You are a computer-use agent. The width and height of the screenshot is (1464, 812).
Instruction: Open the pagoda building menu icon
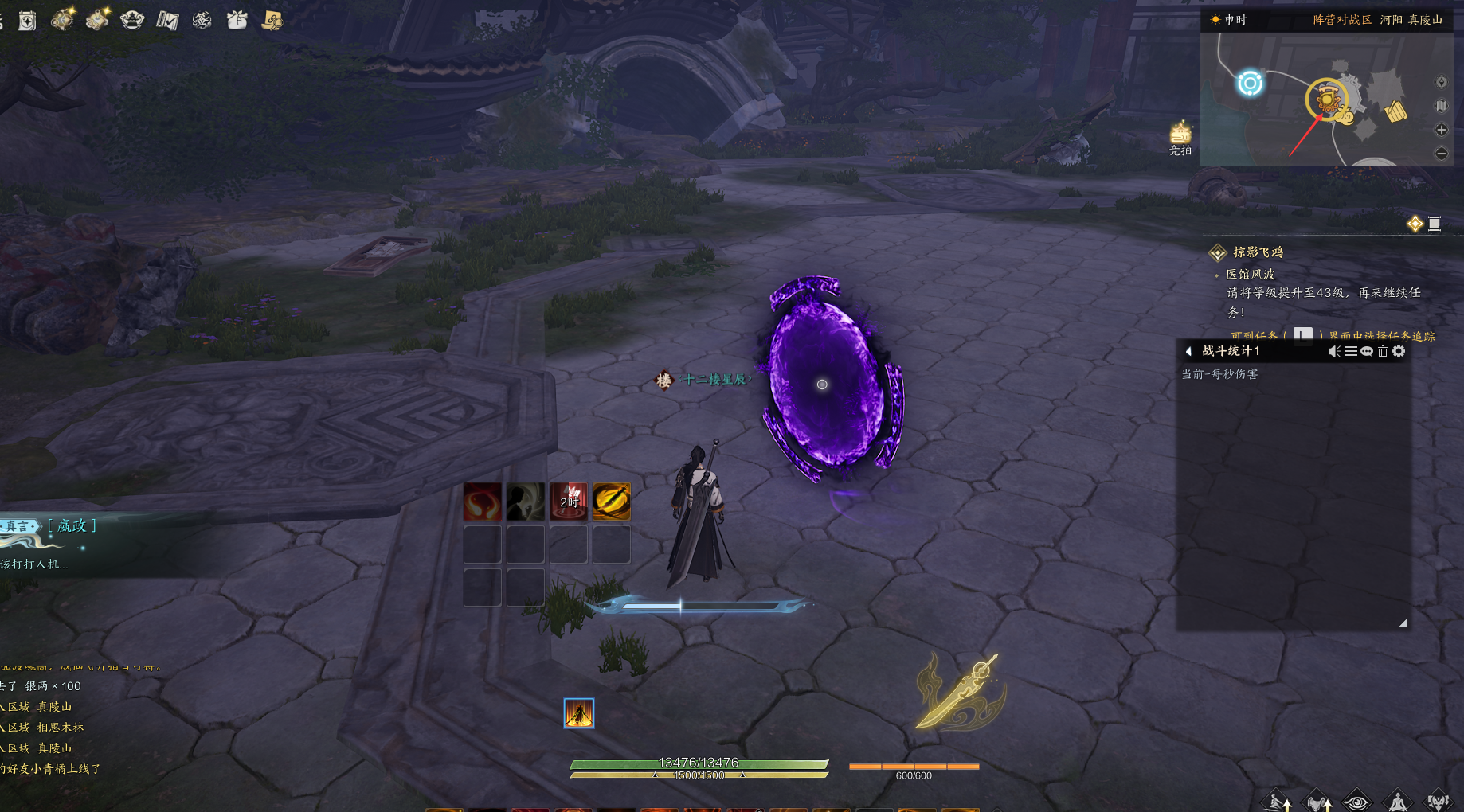(132, 20)
